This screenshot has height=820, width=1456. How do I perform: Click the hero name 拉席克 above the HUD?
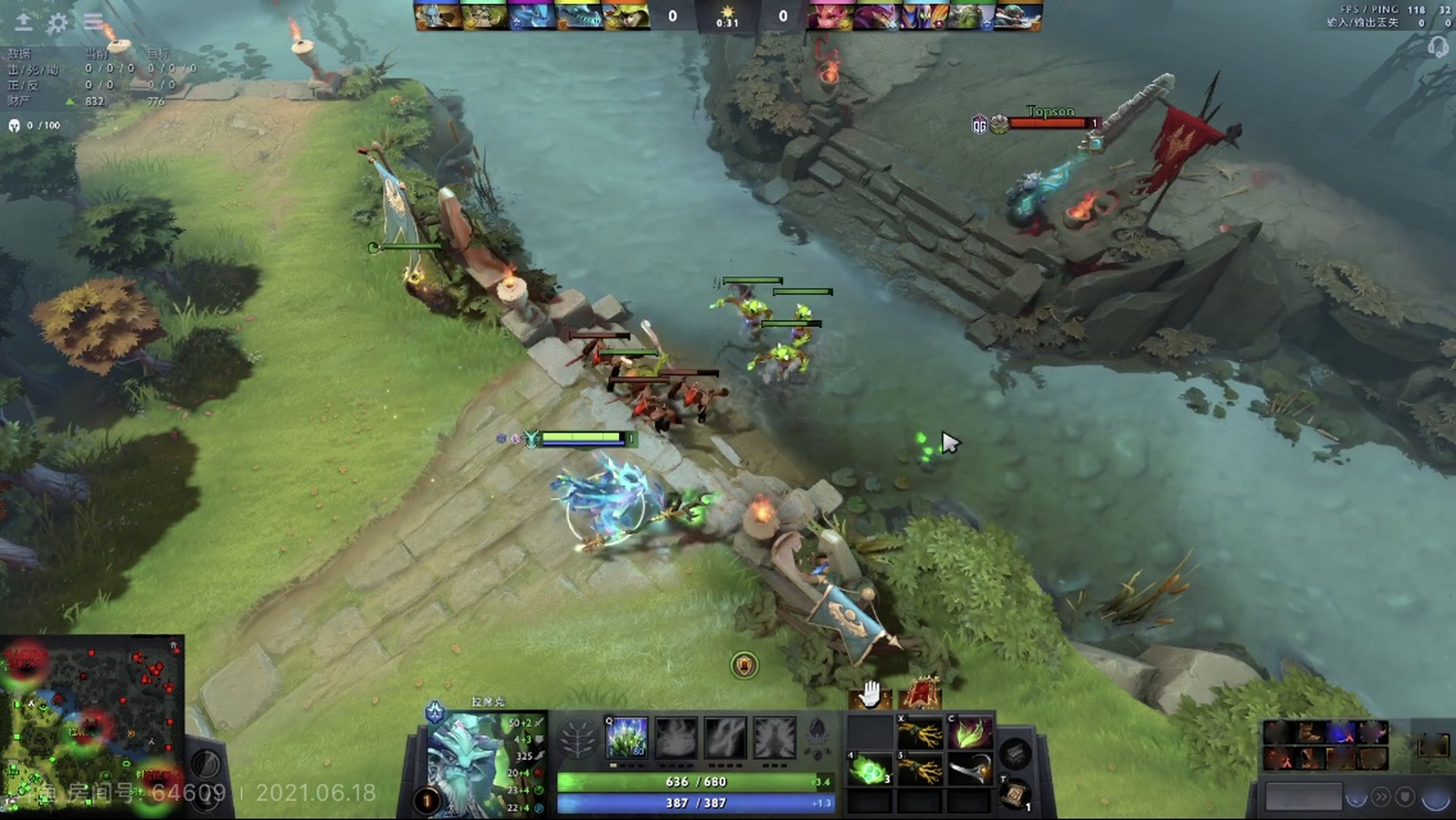(x=486, y=701)
